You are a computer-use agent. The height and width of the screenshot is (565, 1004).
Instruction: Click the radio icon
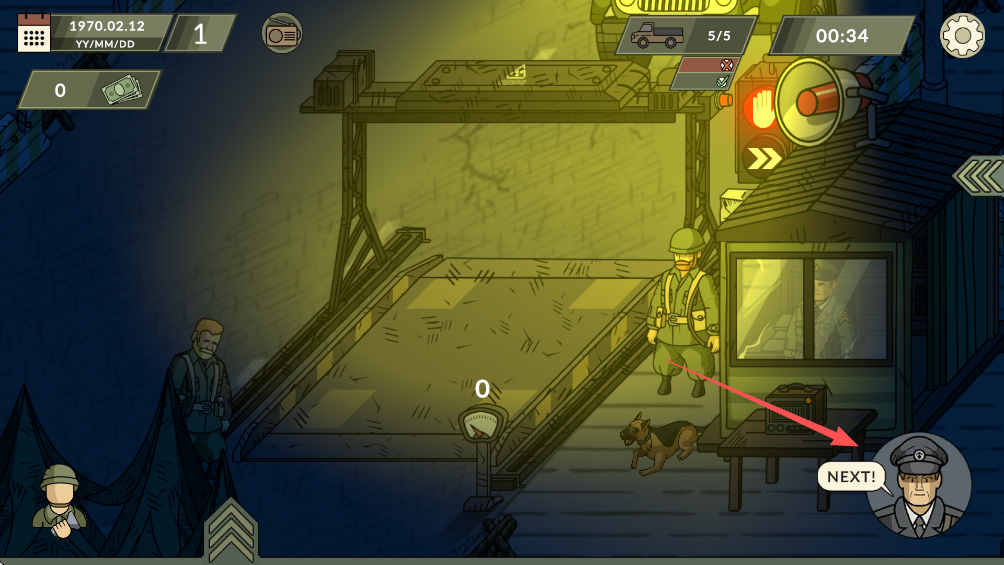point(281,34)
